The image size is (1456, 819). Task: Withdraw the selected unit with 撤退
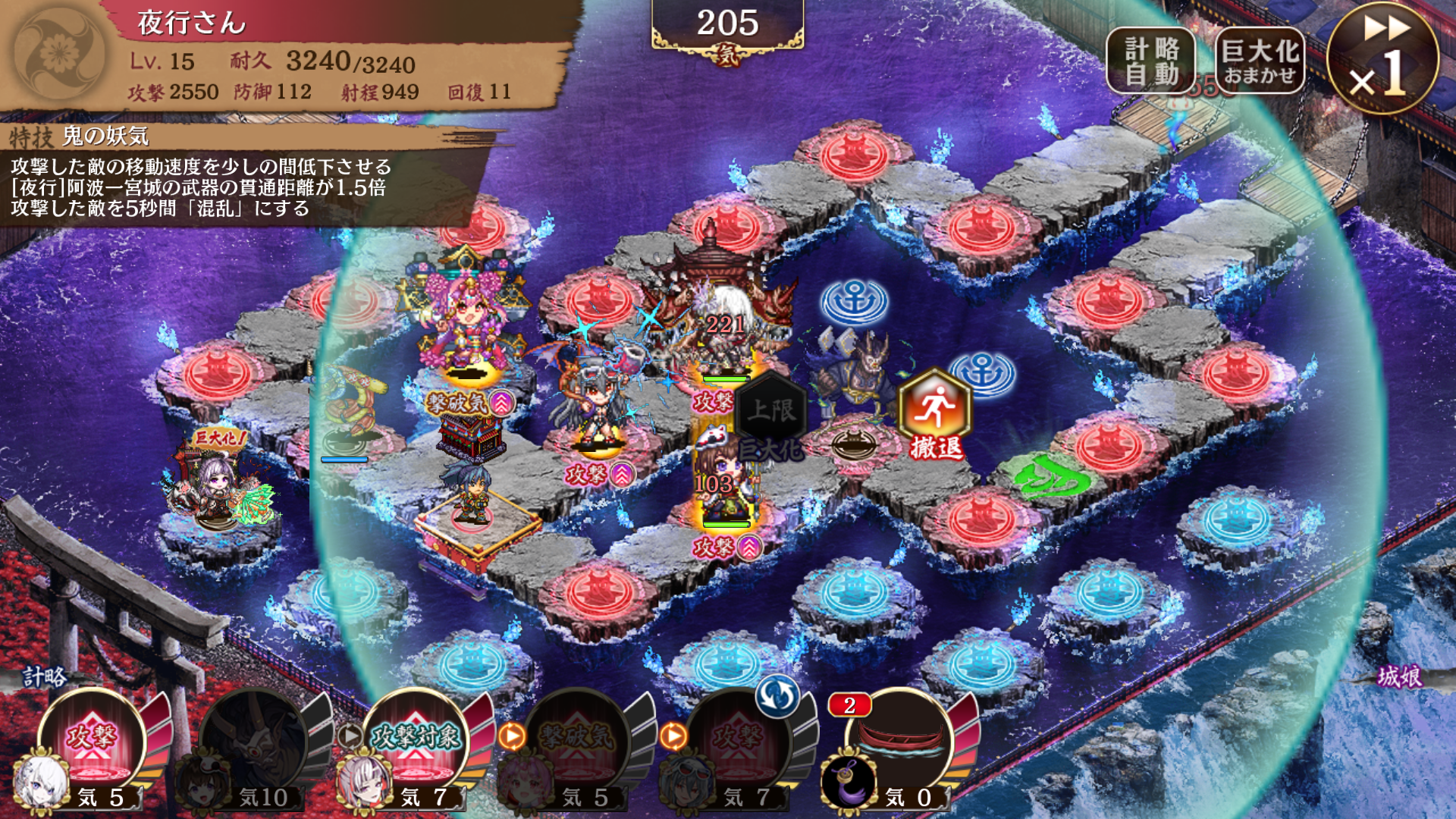click(x=935, y=415)
